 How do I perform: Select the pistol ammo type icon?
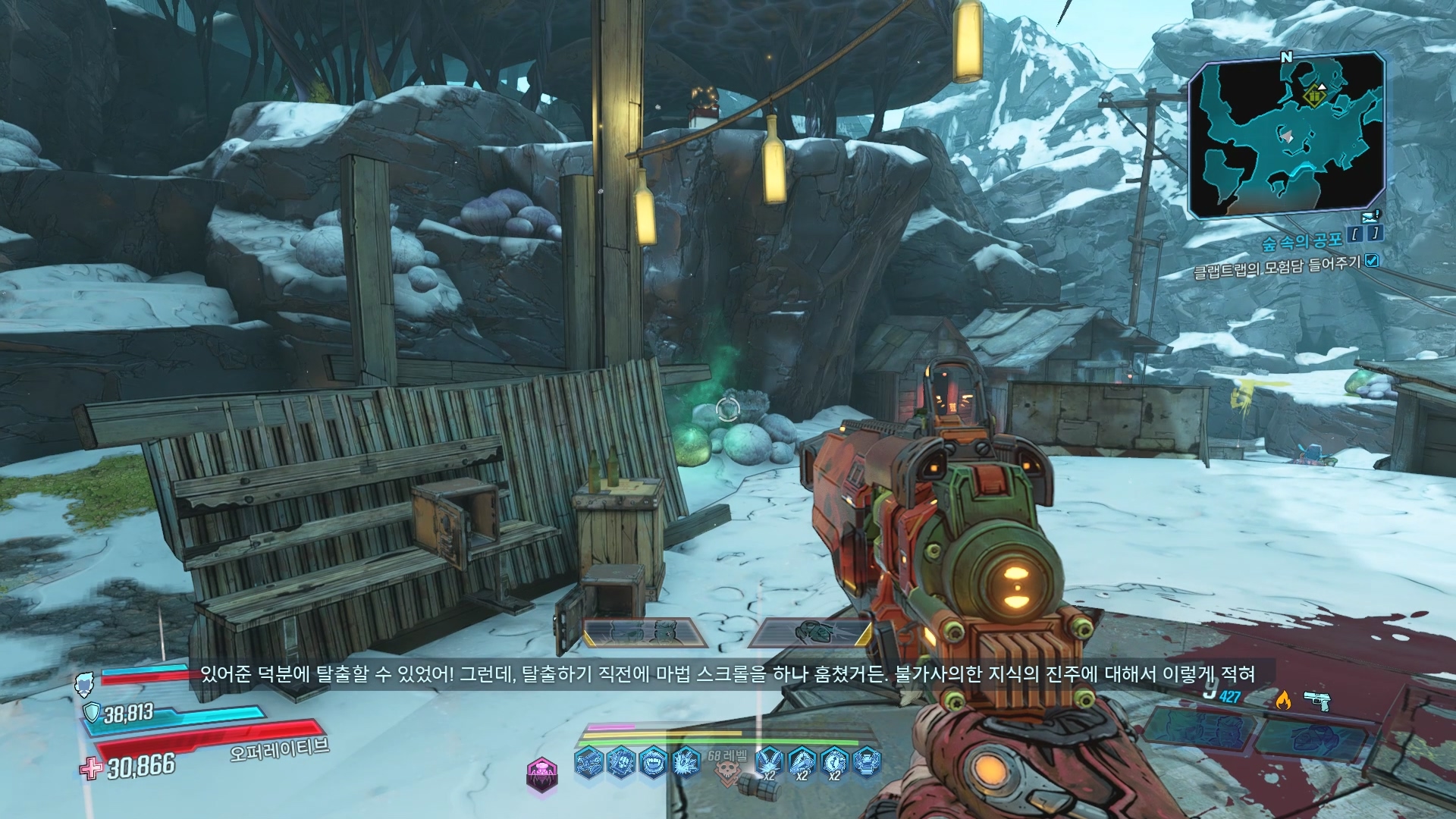click(1318, 699)
